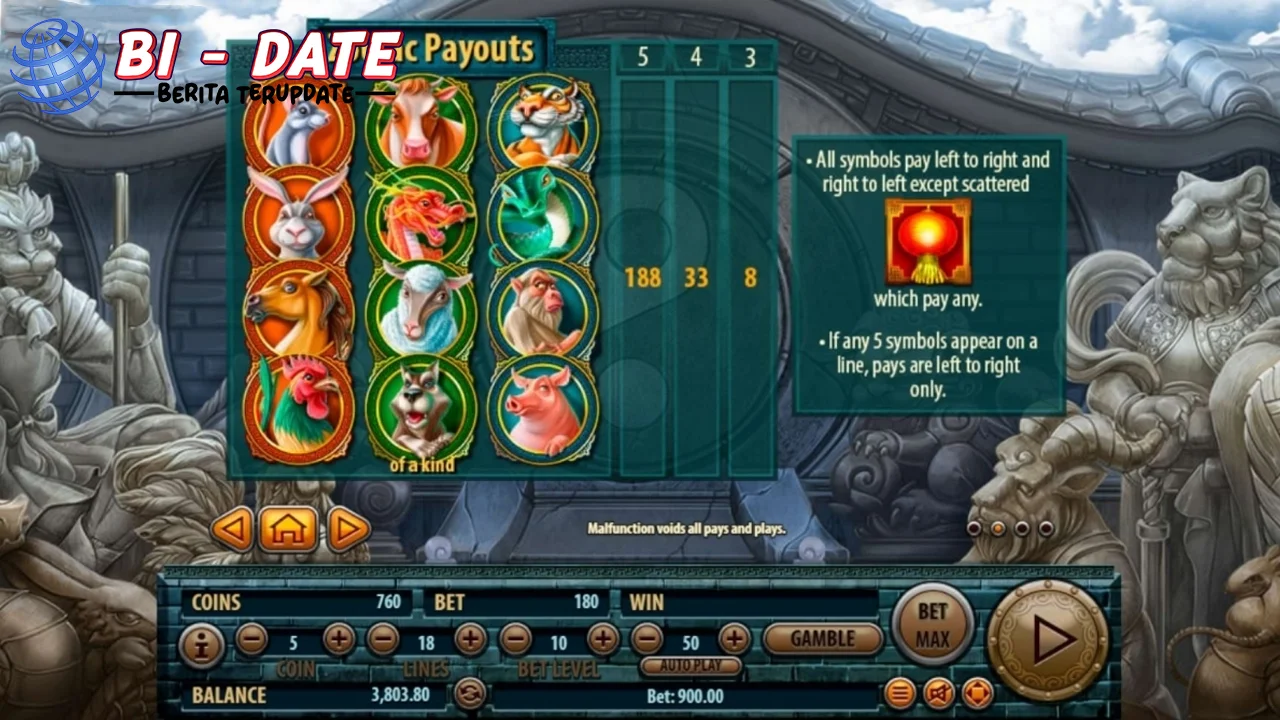Raise the bet level
This screenshot has width=1280, height=720.
point(603,638)
